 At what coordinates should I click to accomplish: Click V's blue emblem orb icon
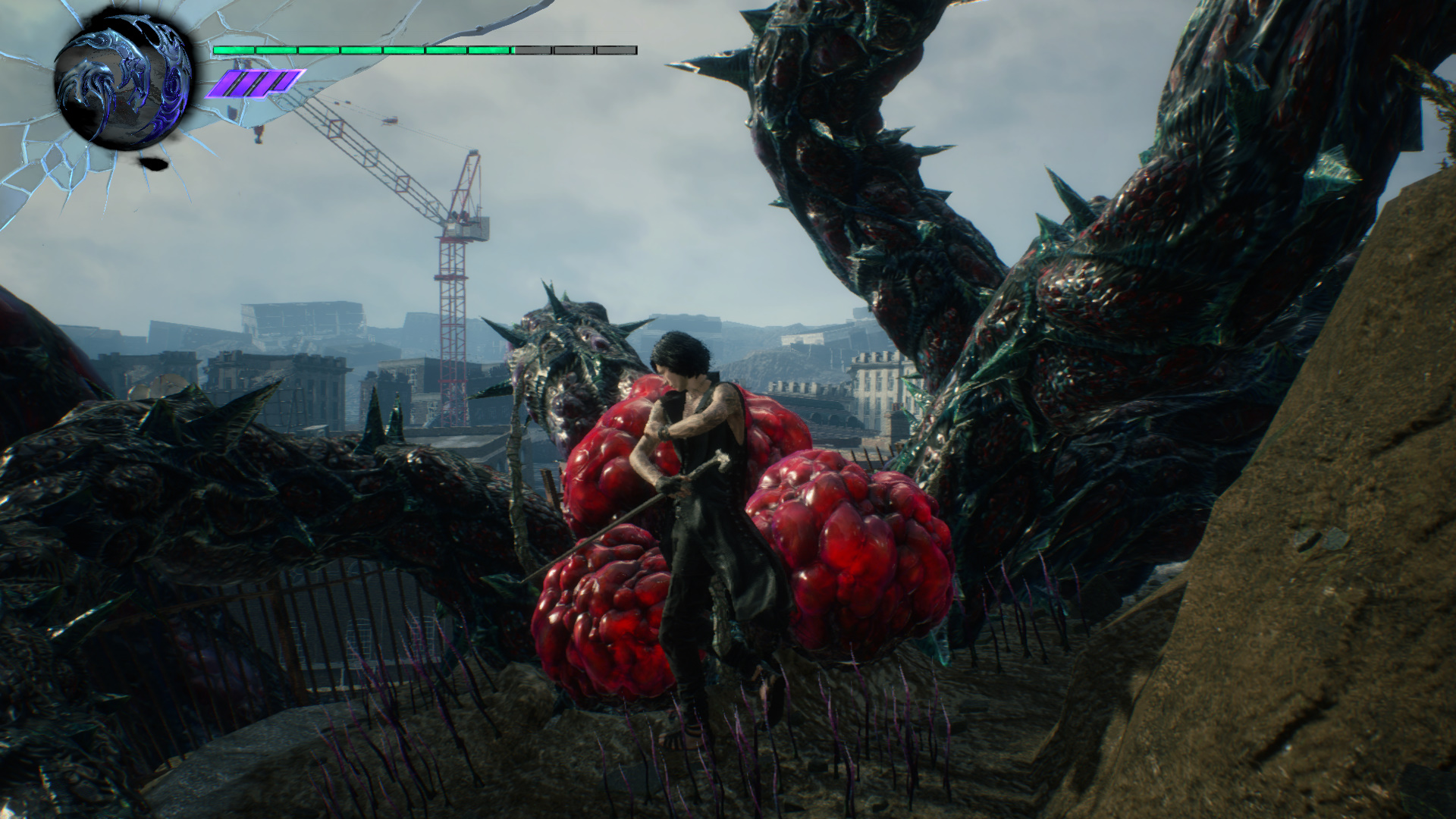(x=124, y=88)
